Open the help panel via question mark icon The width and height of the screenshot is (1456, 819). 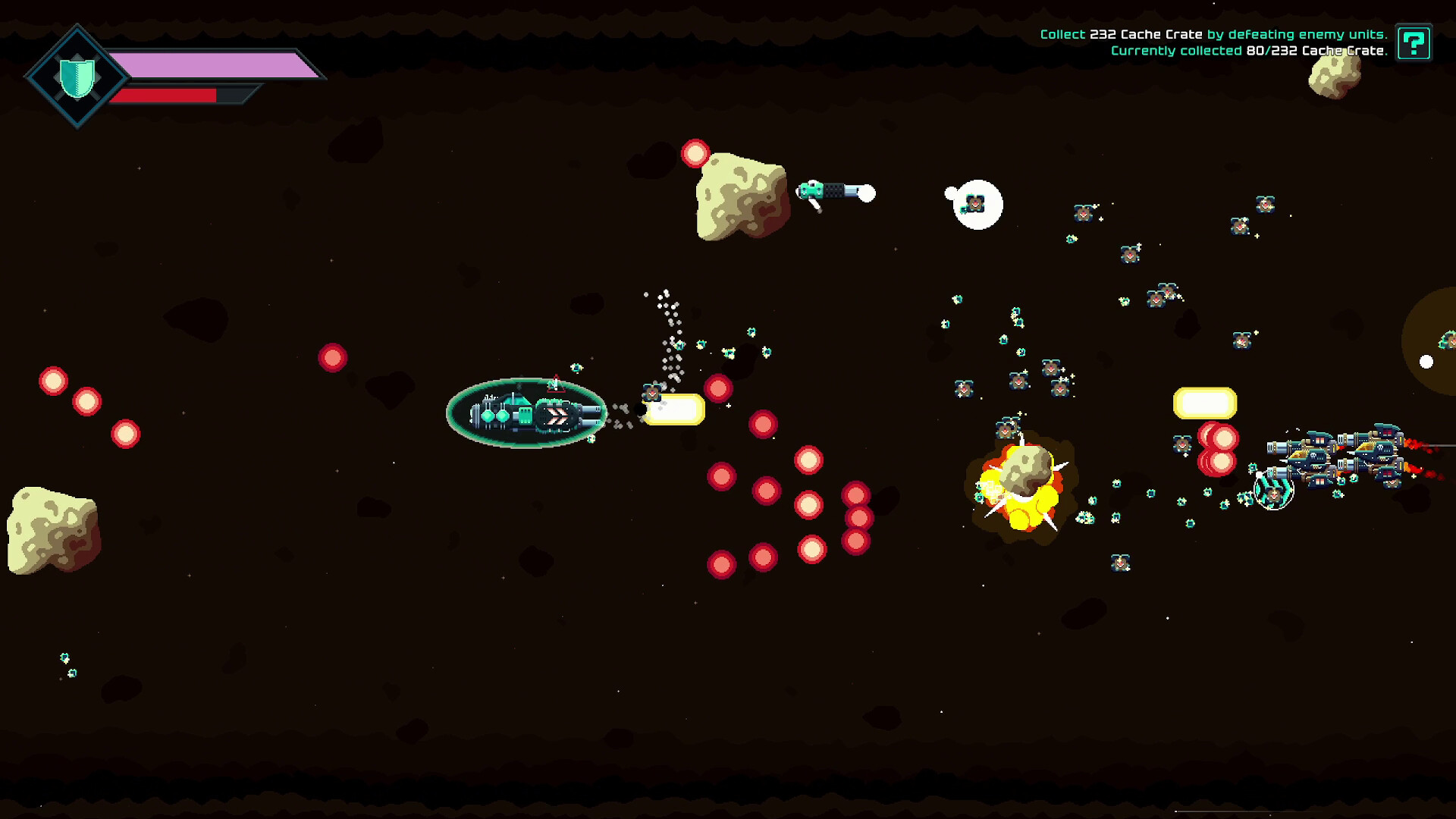(x=1414, y=43)
